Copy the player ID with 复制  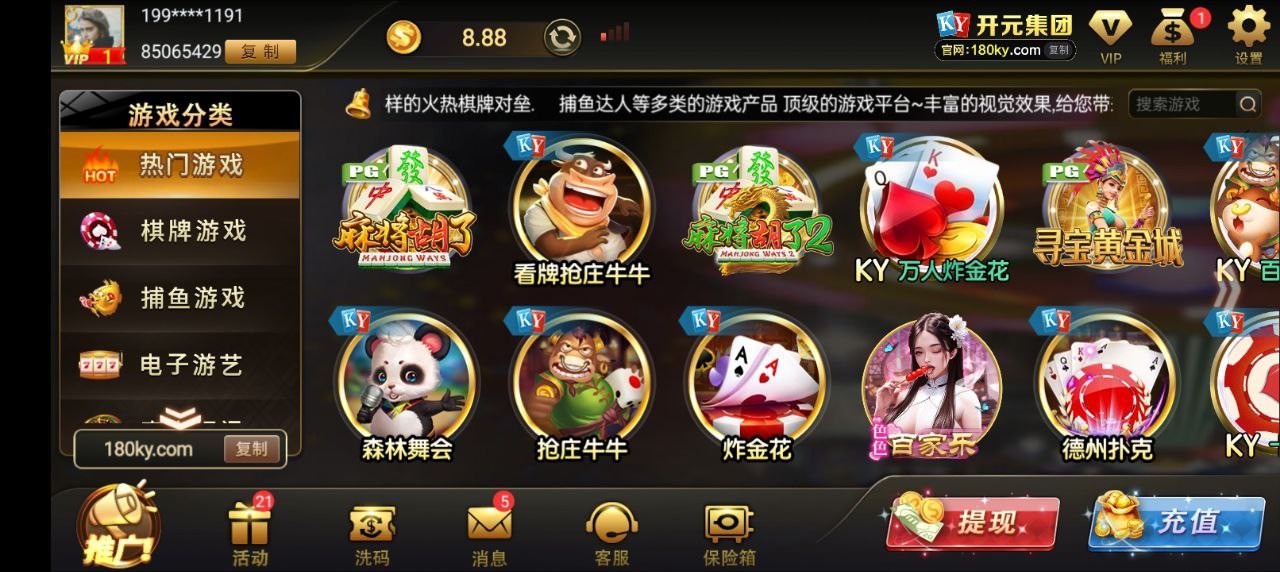[260, 52]
